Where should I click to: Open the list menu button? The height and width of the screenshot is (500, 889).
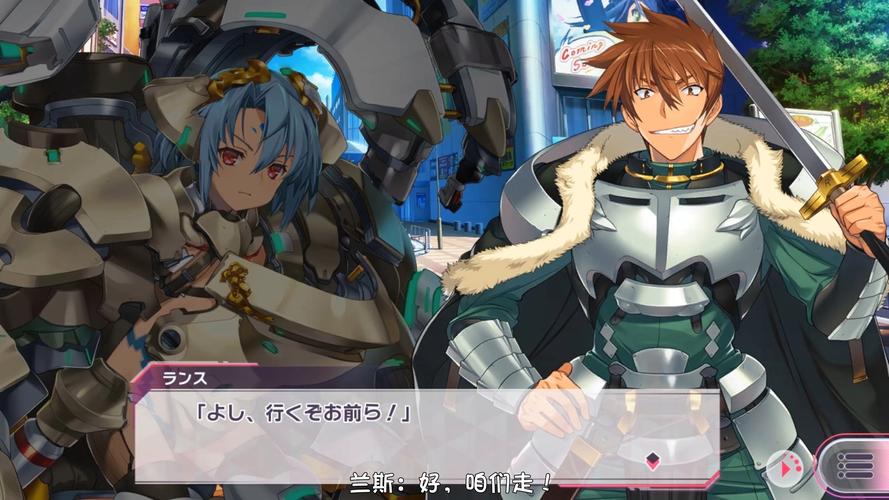pyautogui.click(x=852, y=467)
